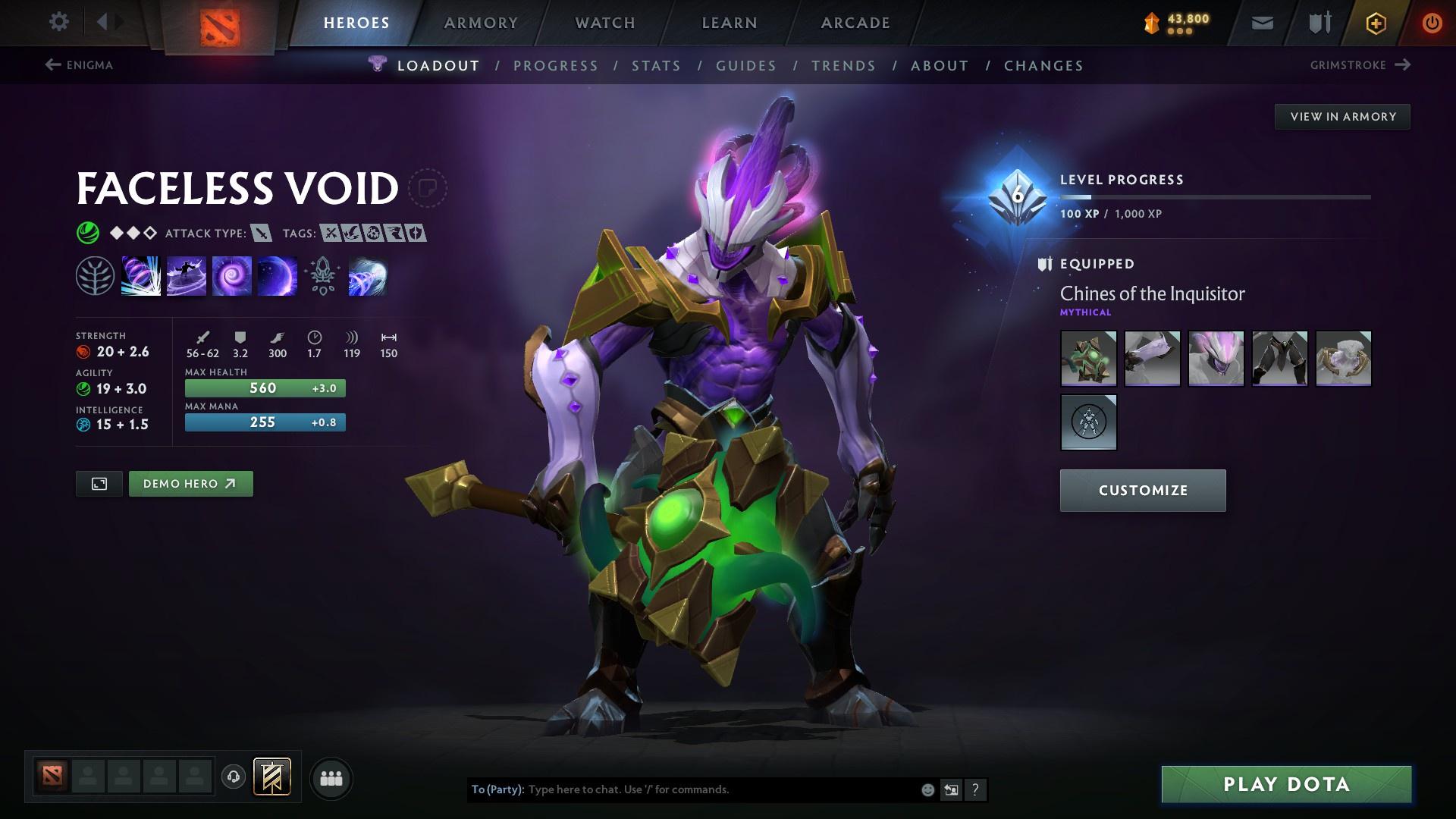The image size is (1456, 819).
Task: Open the talent tree icon beside abilities
Action: coord(95,275)
